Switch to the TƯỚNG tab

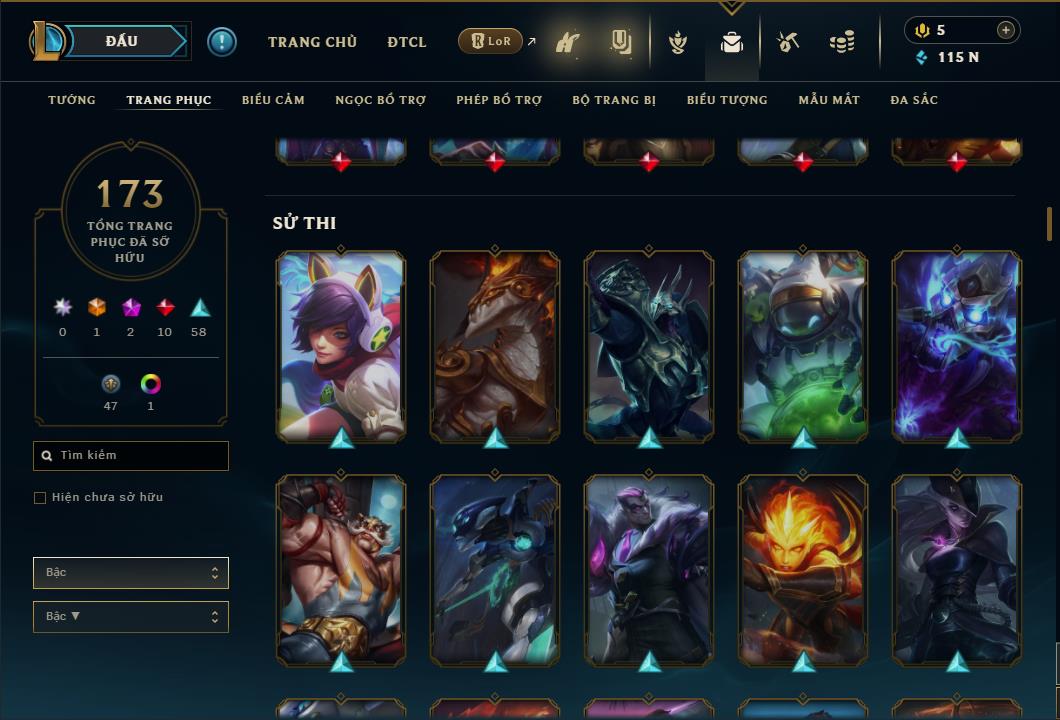coord(72,100)
